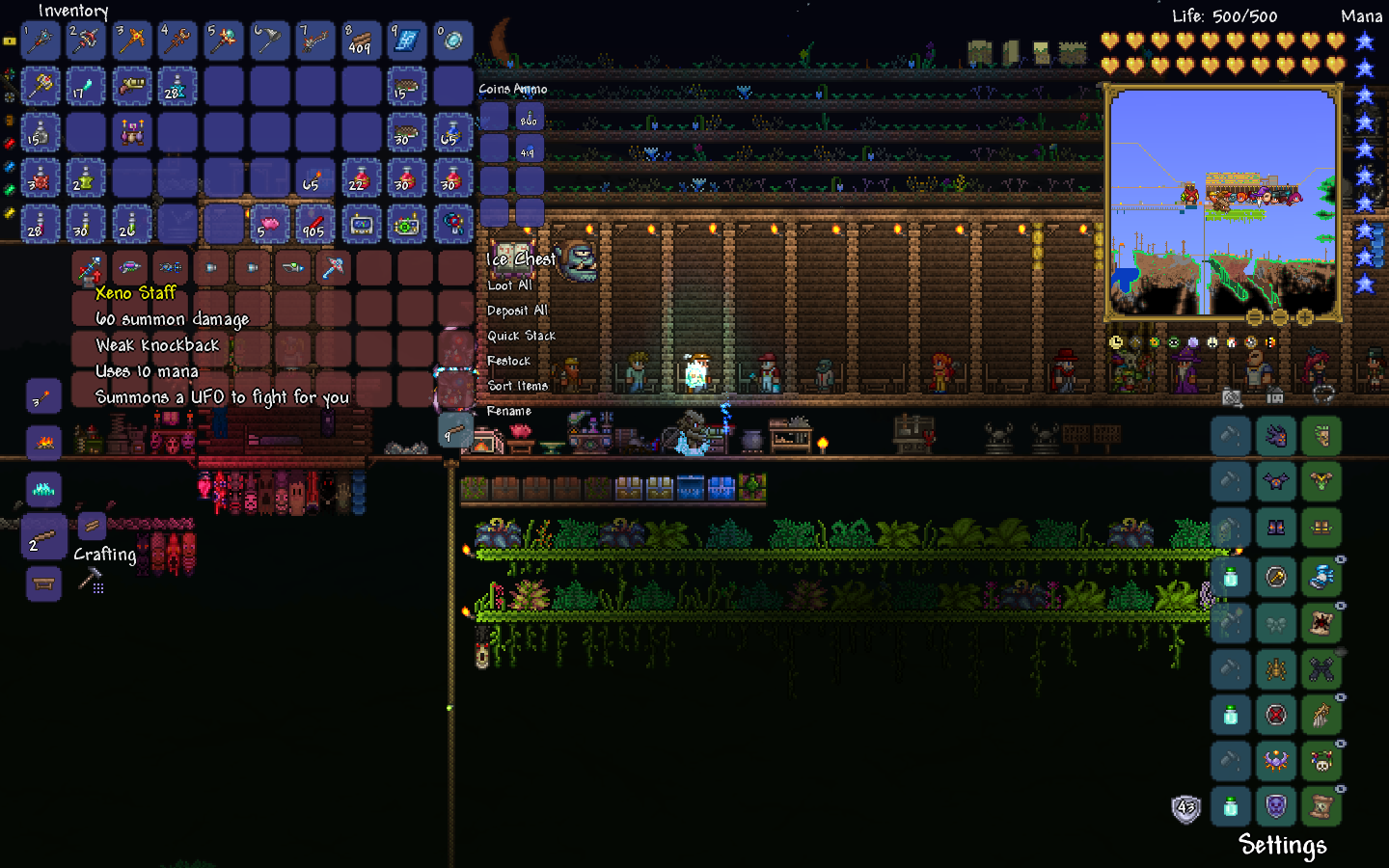Toggle housing menu house icon
Screen dimensions: 1389x868
1275,395
